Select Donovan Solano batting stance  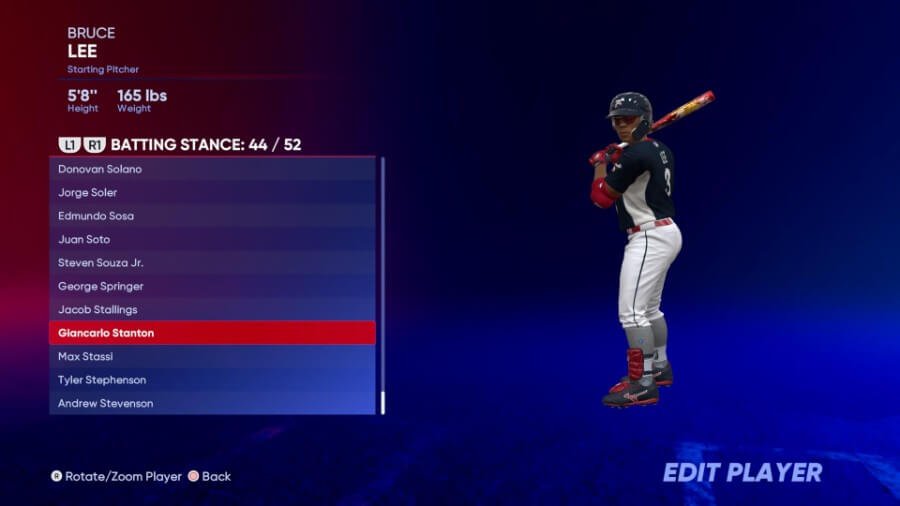[212, 169]
